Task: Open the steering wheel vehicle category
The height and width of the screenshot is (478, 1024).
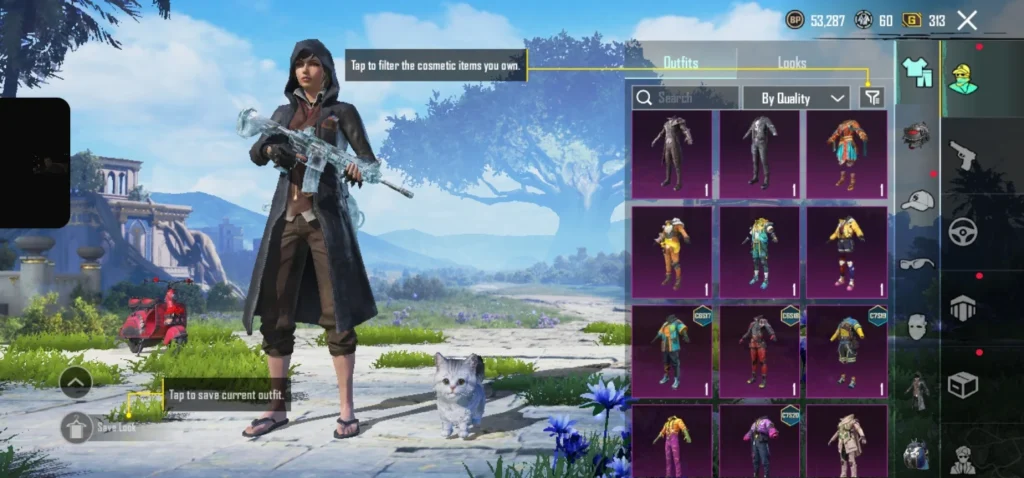Action: point(963,230)
